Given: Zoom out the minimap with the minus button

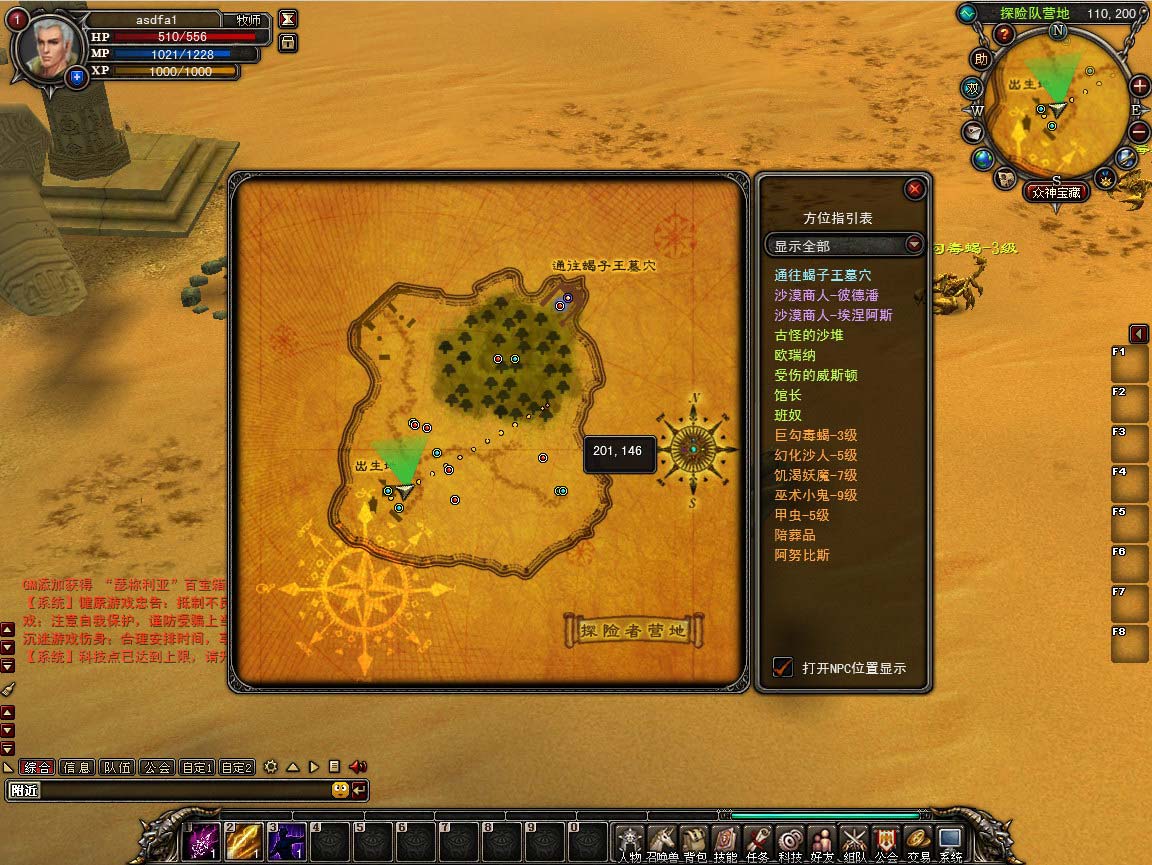Looking at the screenshot, I should coord(1139,131).
